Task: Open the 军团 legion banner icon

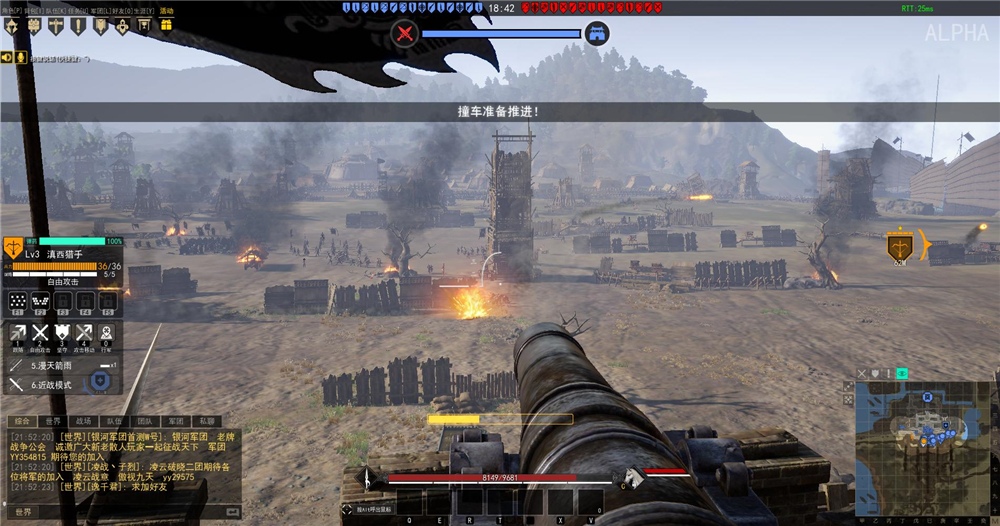Action: pyautogui.click(x=100, y=26)
